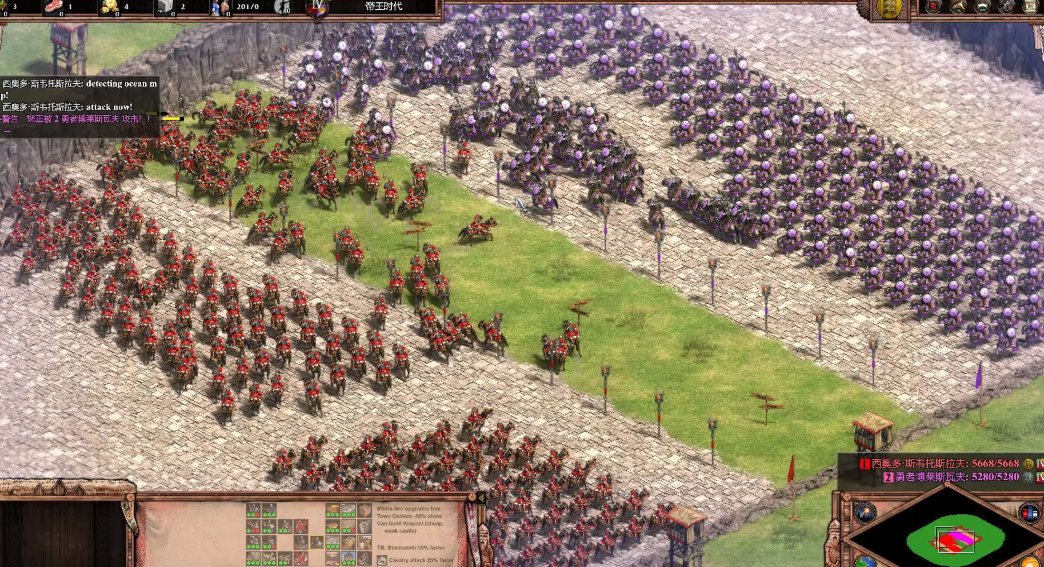Select player 1 red score row

[938, 464]
